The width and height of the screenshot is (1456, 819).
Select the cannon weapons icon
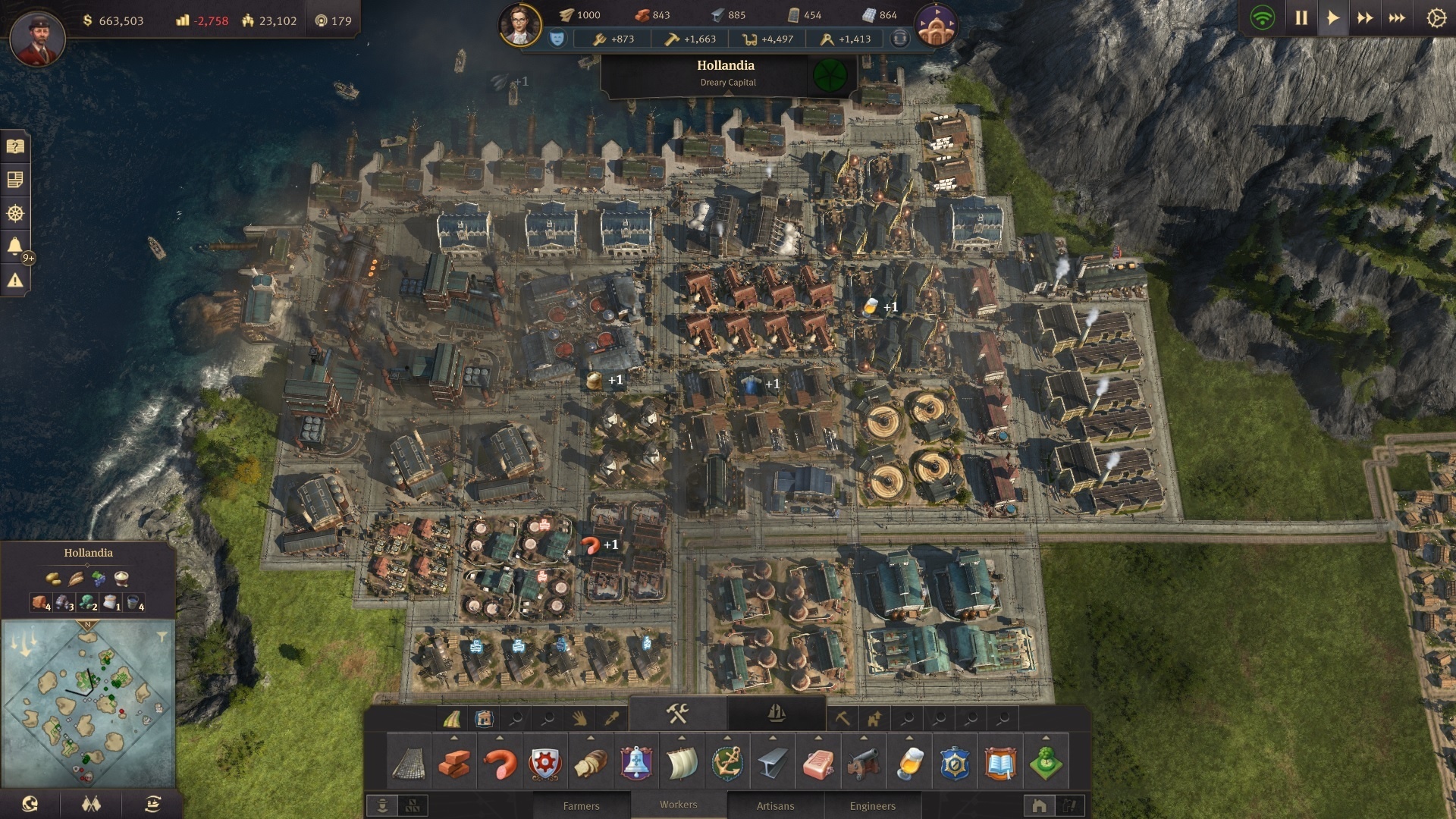pyautogui.click(x=864, y=764)
